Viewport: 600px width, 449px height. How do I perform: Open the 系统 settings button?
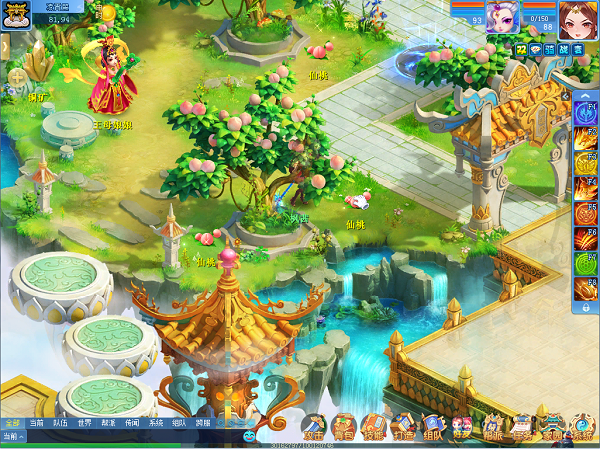(582, 429)
